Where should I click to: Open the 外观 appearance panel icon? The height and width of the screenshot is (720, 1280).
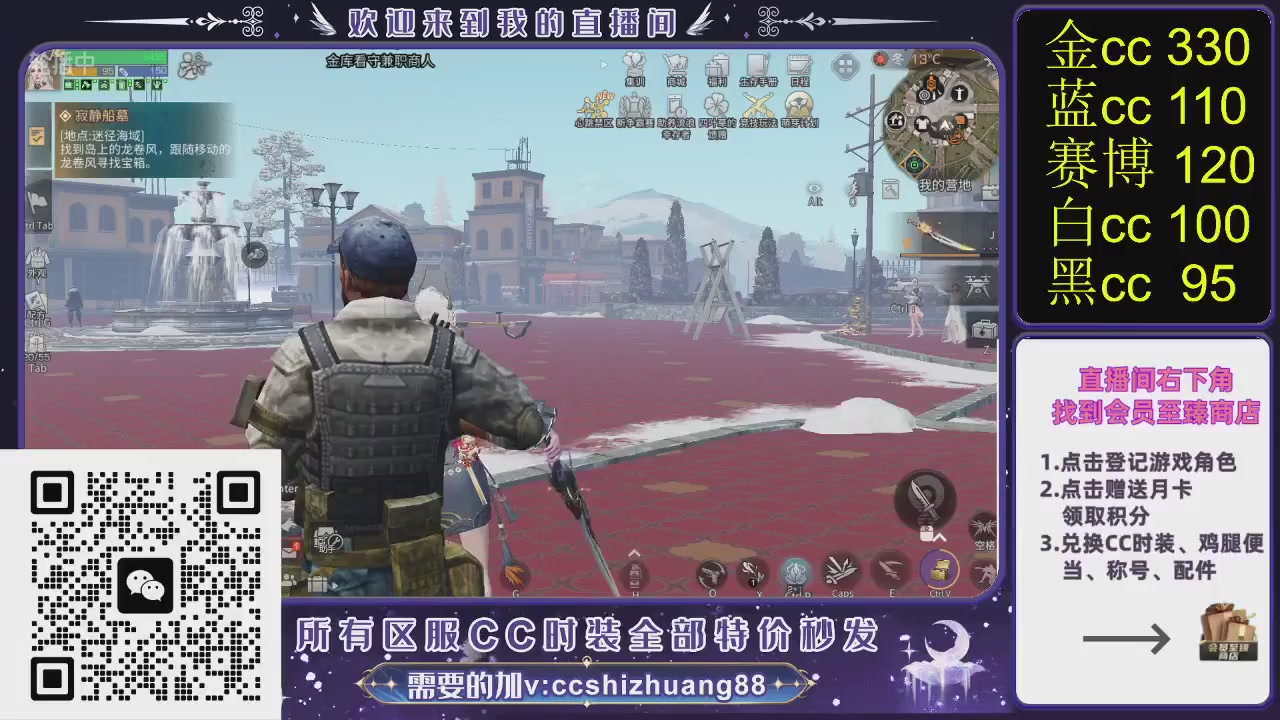[39, 258]
